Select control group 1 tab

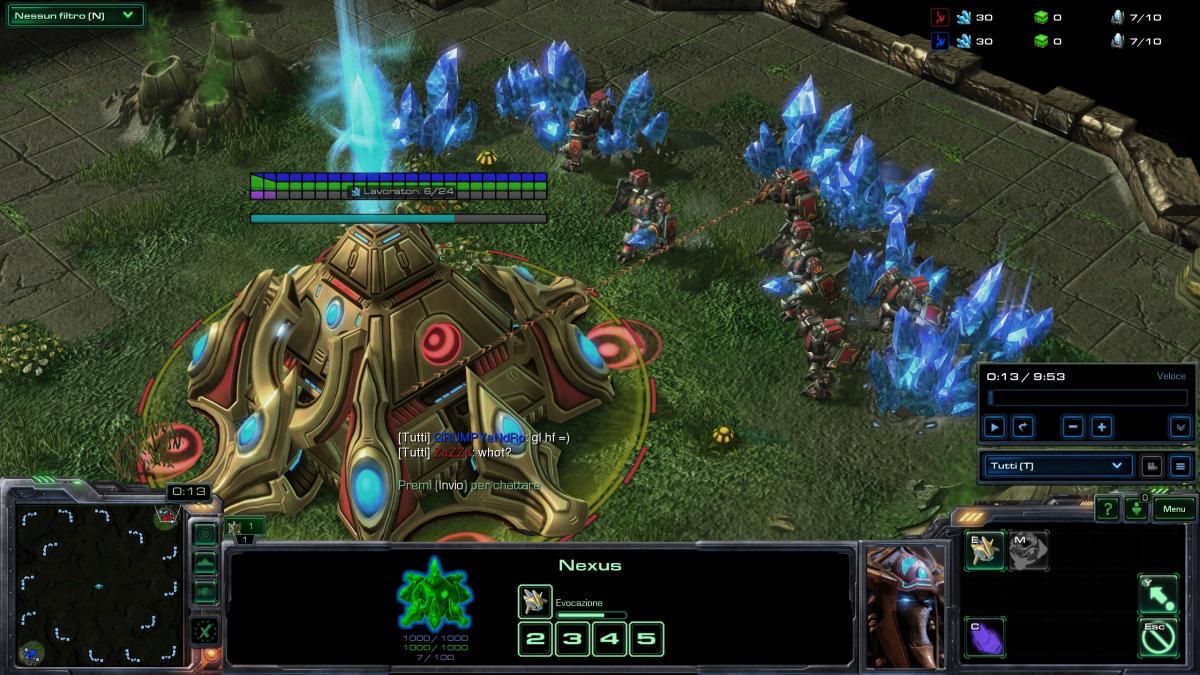click(x=245, y=527)
